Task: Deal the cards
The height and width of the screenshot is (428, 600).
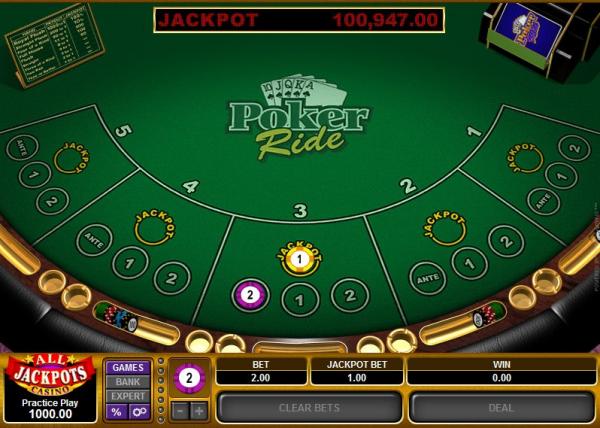Action: point(501,407)
